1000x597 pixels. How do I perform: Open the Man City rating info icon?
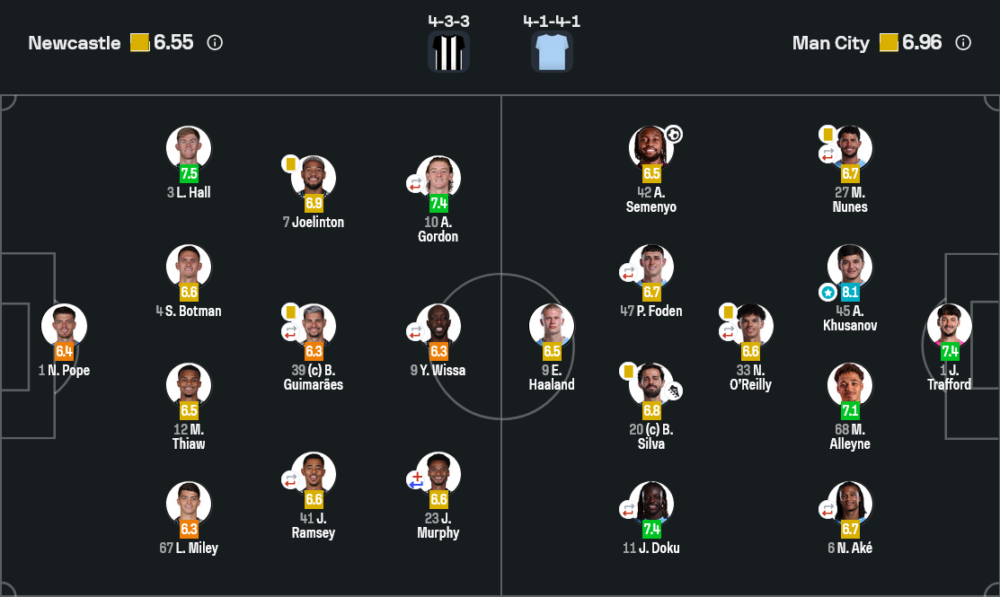(963, 43)
